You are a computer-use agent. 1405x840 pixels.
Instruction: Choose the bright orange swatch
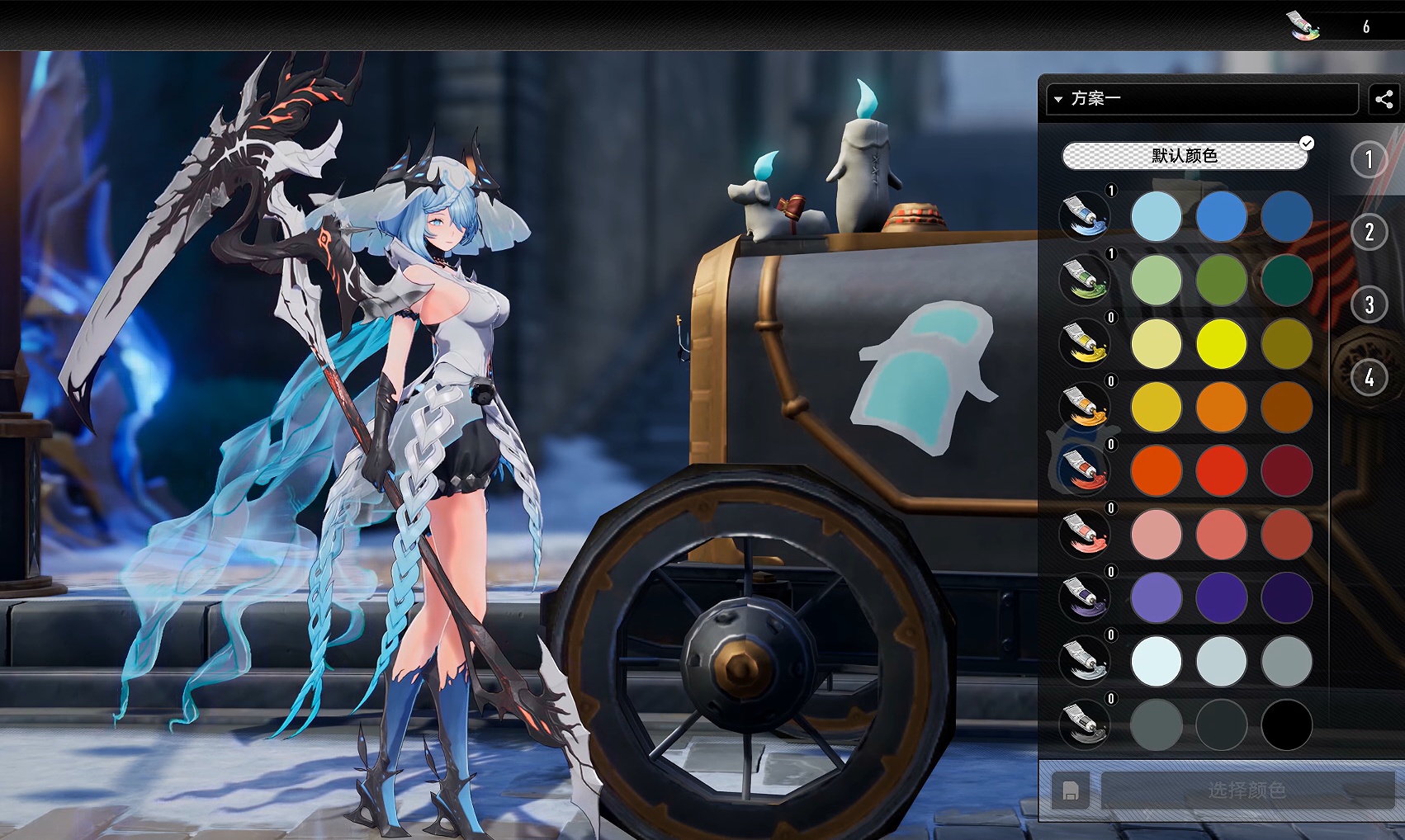[x=1221, y=407]
